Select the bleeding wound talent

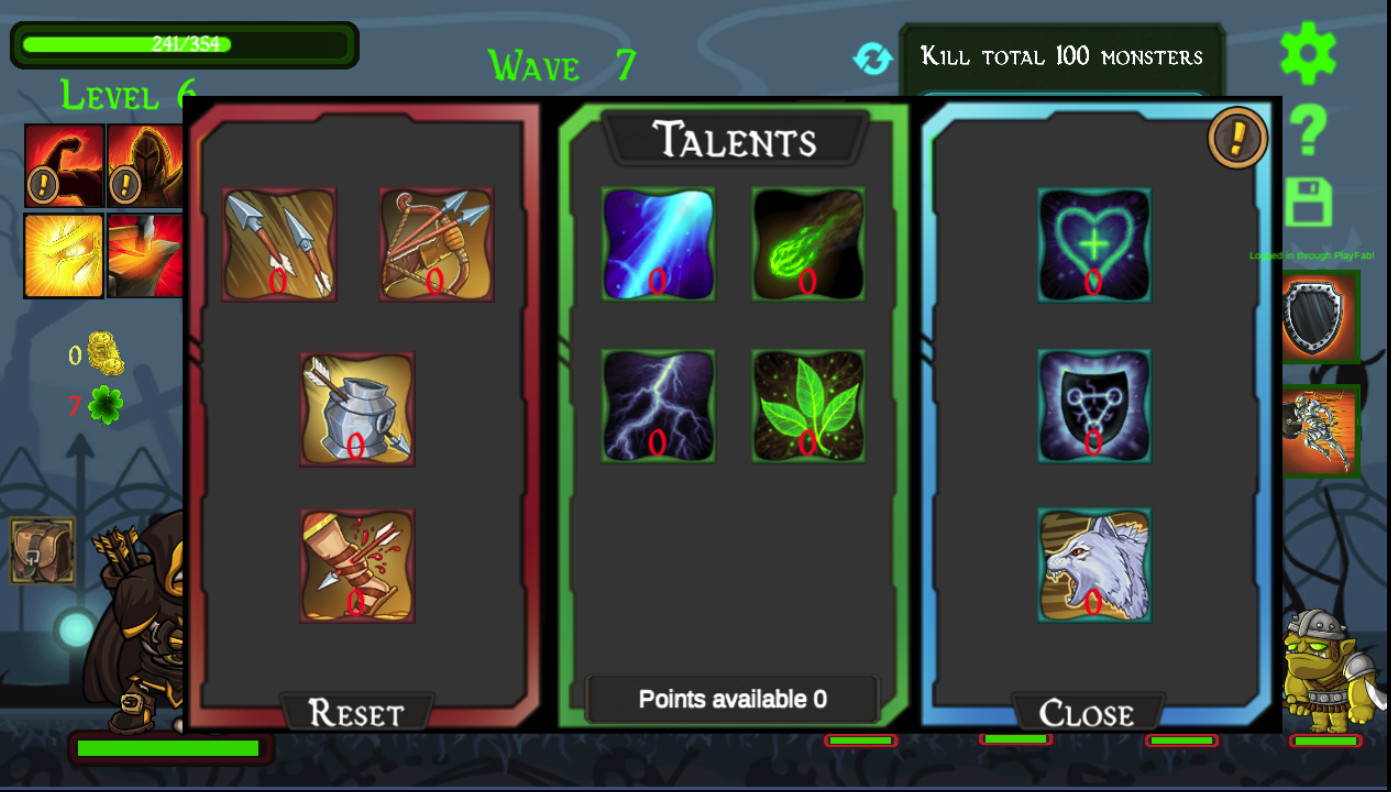(357, 565)
